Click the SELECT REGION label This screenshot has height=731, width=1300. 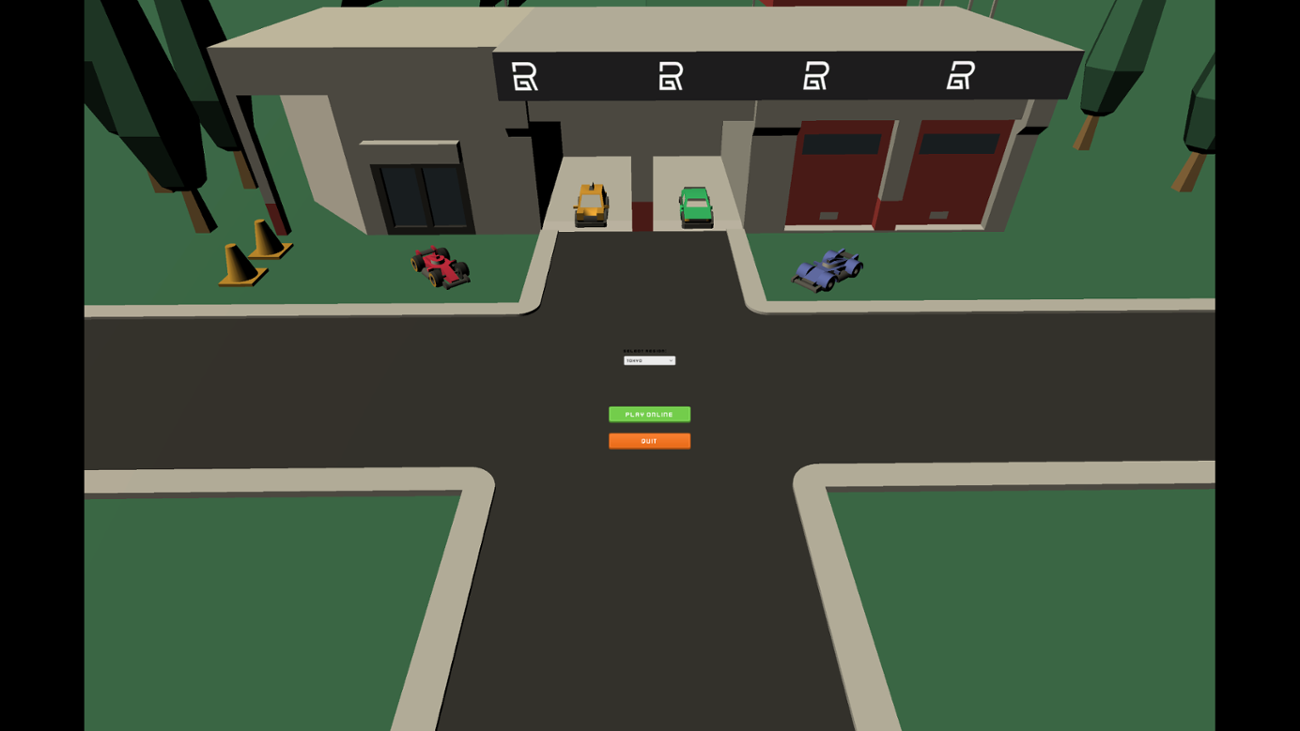[644, 349]
